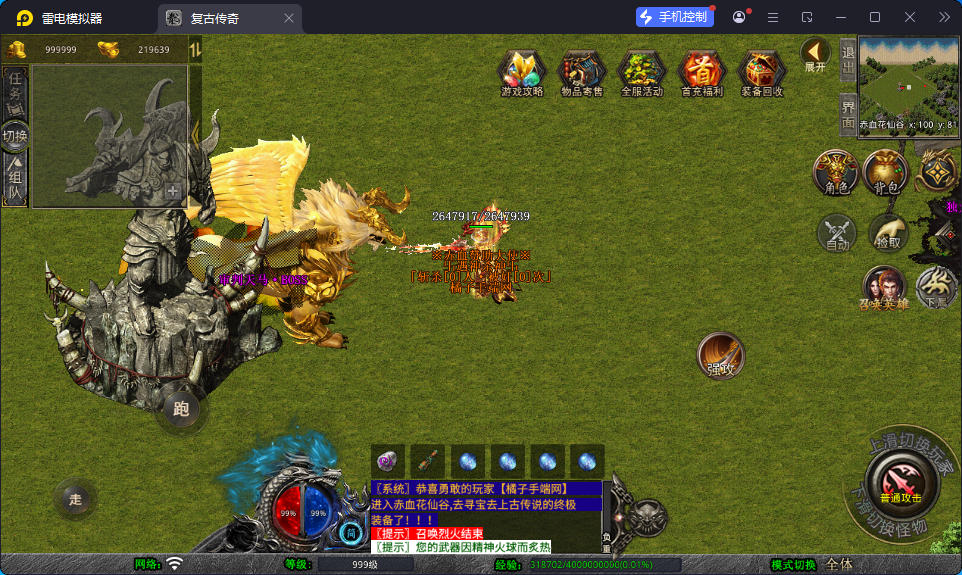The width and height of the screenshot is (962, 575).
Task: Click the 展开 expand arrow button
Action: click(x=815, y=54)
